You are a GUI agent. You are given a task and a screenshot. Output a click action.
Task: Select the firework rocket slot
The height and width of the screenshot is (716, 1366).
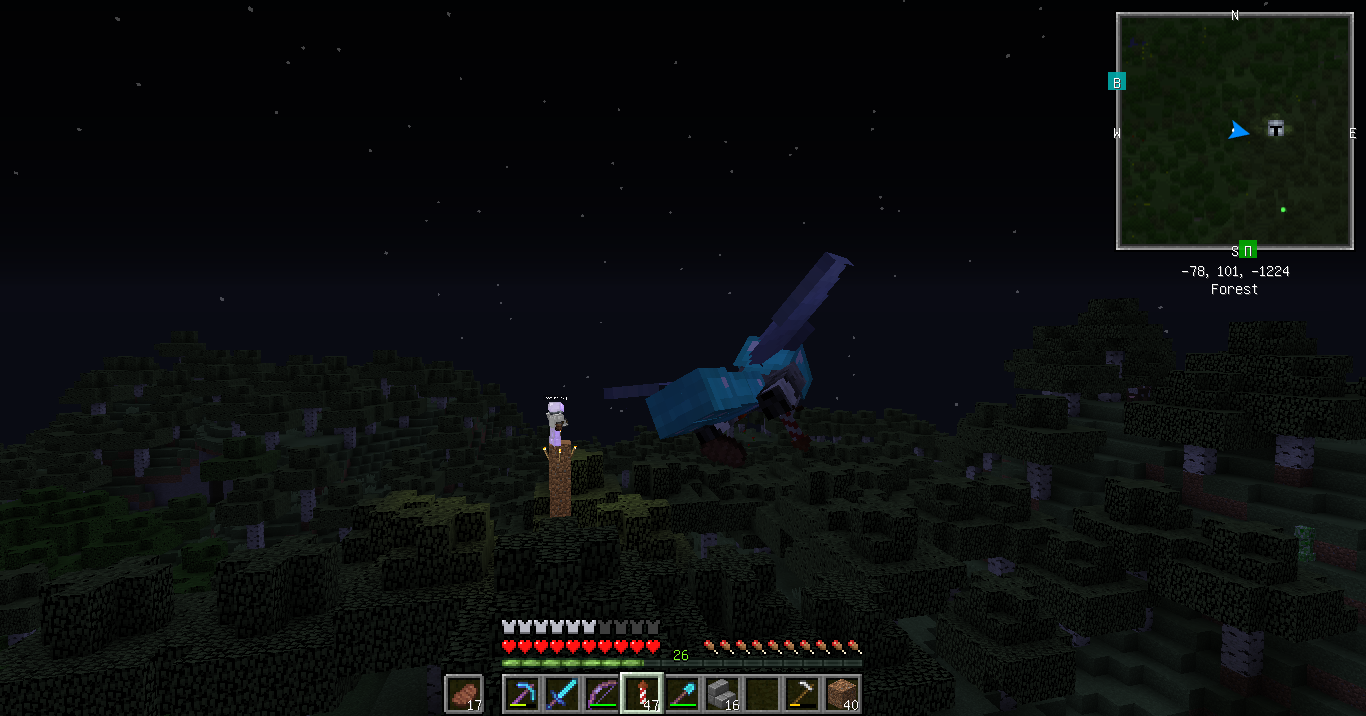[642, 693]
